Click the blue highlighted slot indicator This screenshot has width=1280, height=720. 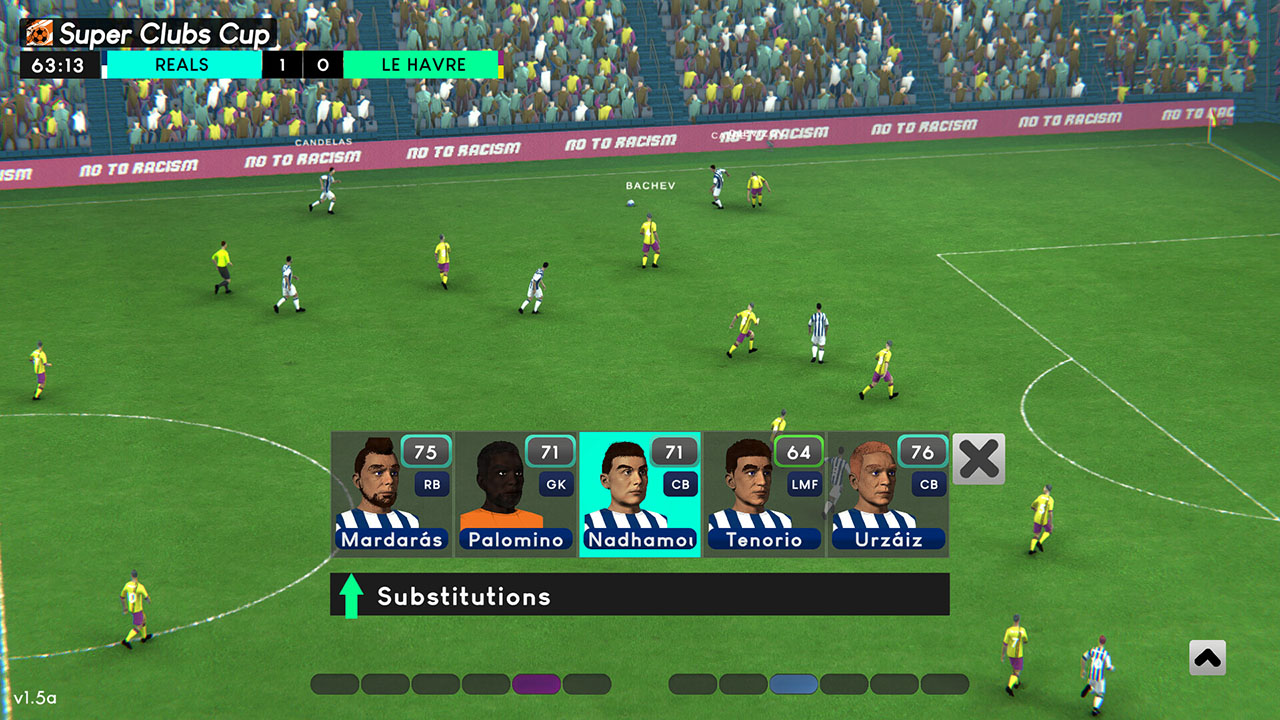coord(794,683)
